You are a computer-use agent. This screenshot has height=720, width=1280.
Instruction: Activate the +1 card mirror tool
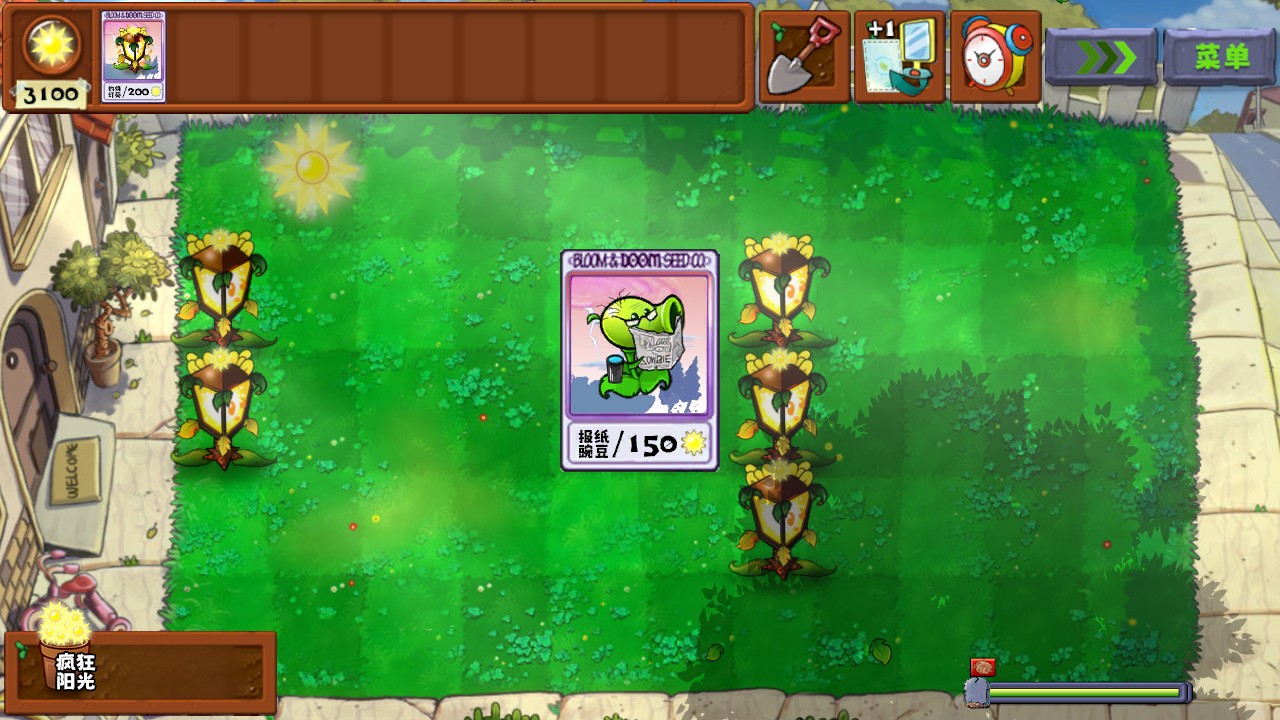pyautogui.click(x=899, y=57)
